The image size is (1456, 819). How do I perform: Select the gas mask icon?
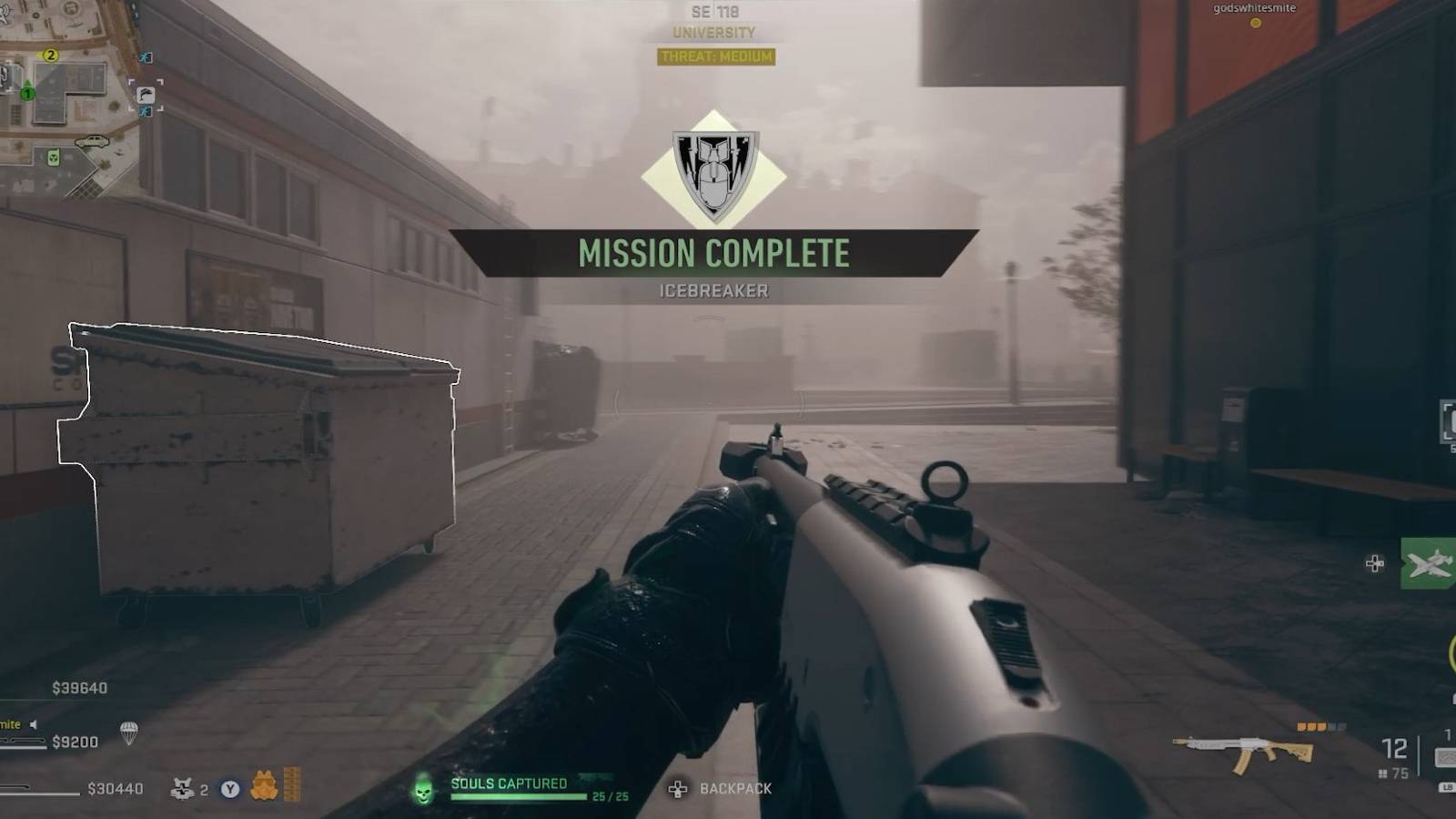click(265, 784)
